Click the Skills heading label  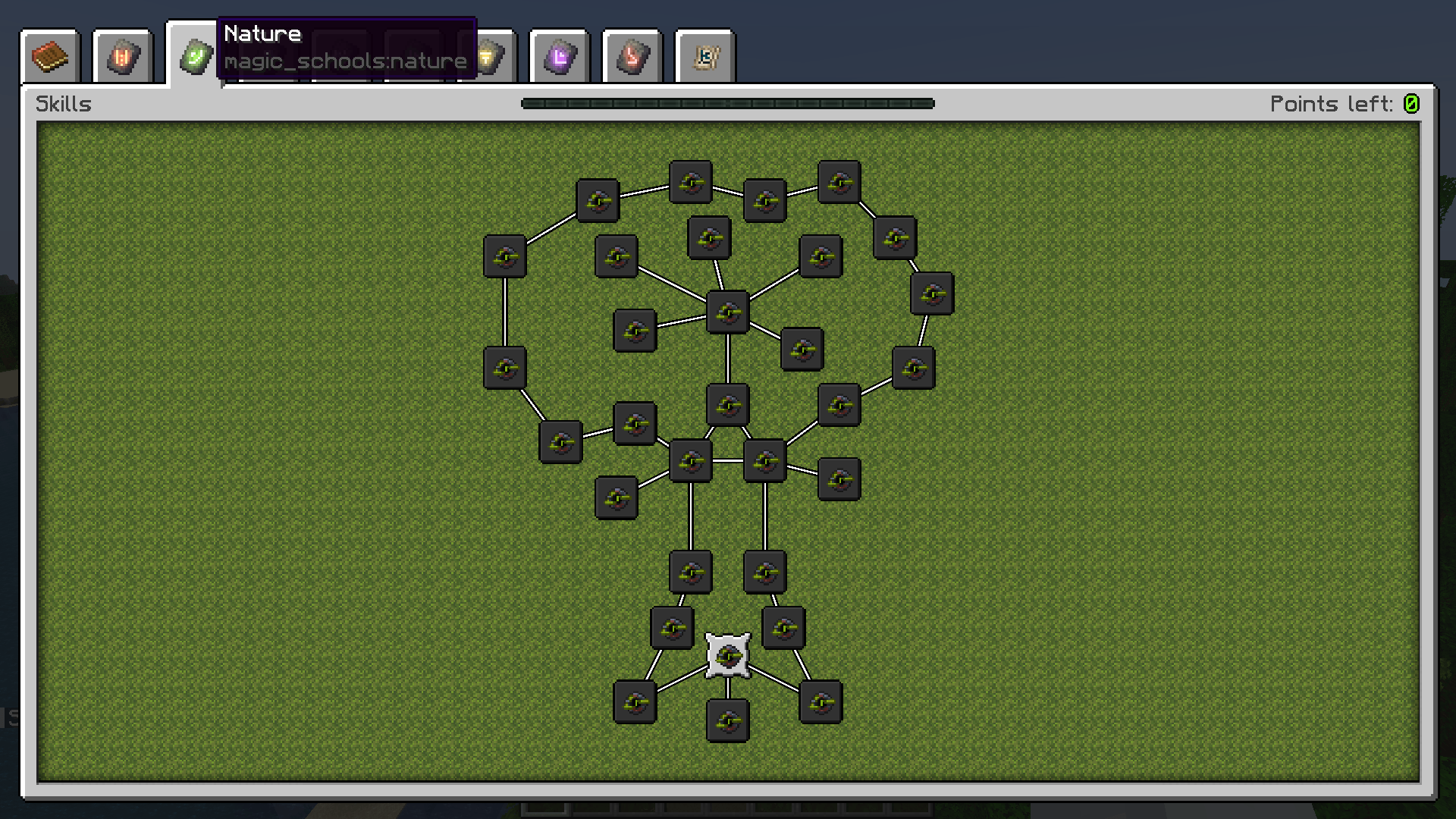click(64, 104)
